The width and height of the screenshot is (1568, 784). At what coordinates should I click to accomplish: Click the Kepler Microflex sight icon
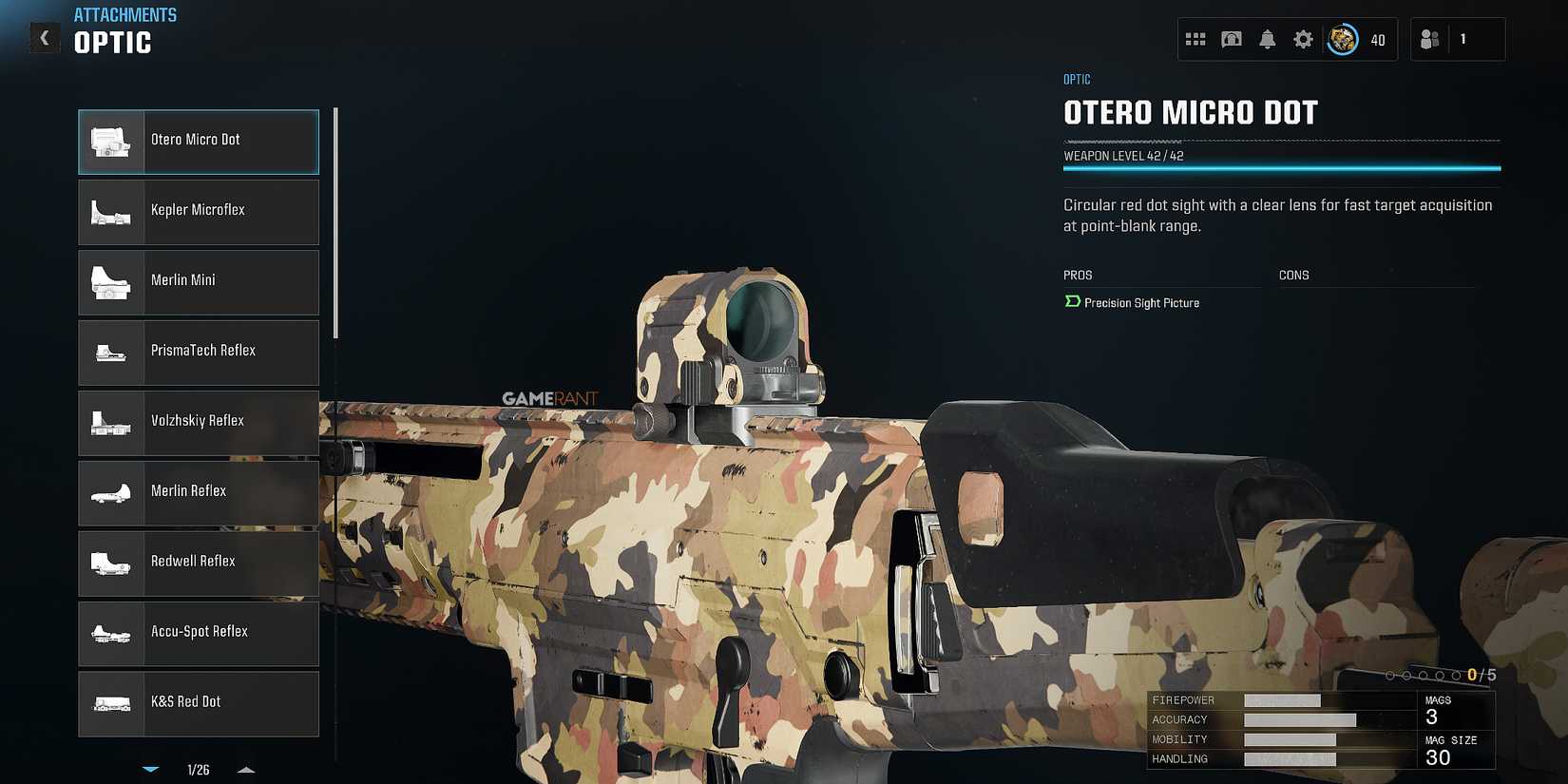(110, 212)
